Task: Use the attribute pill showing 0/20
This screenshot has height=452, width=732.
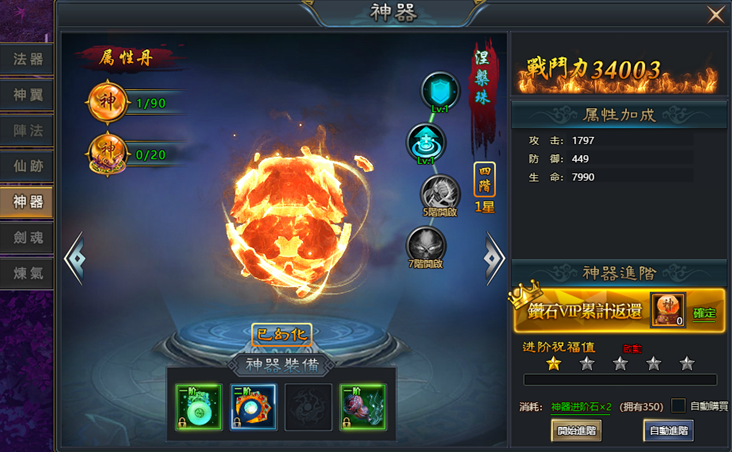Action: pos(107,153)
